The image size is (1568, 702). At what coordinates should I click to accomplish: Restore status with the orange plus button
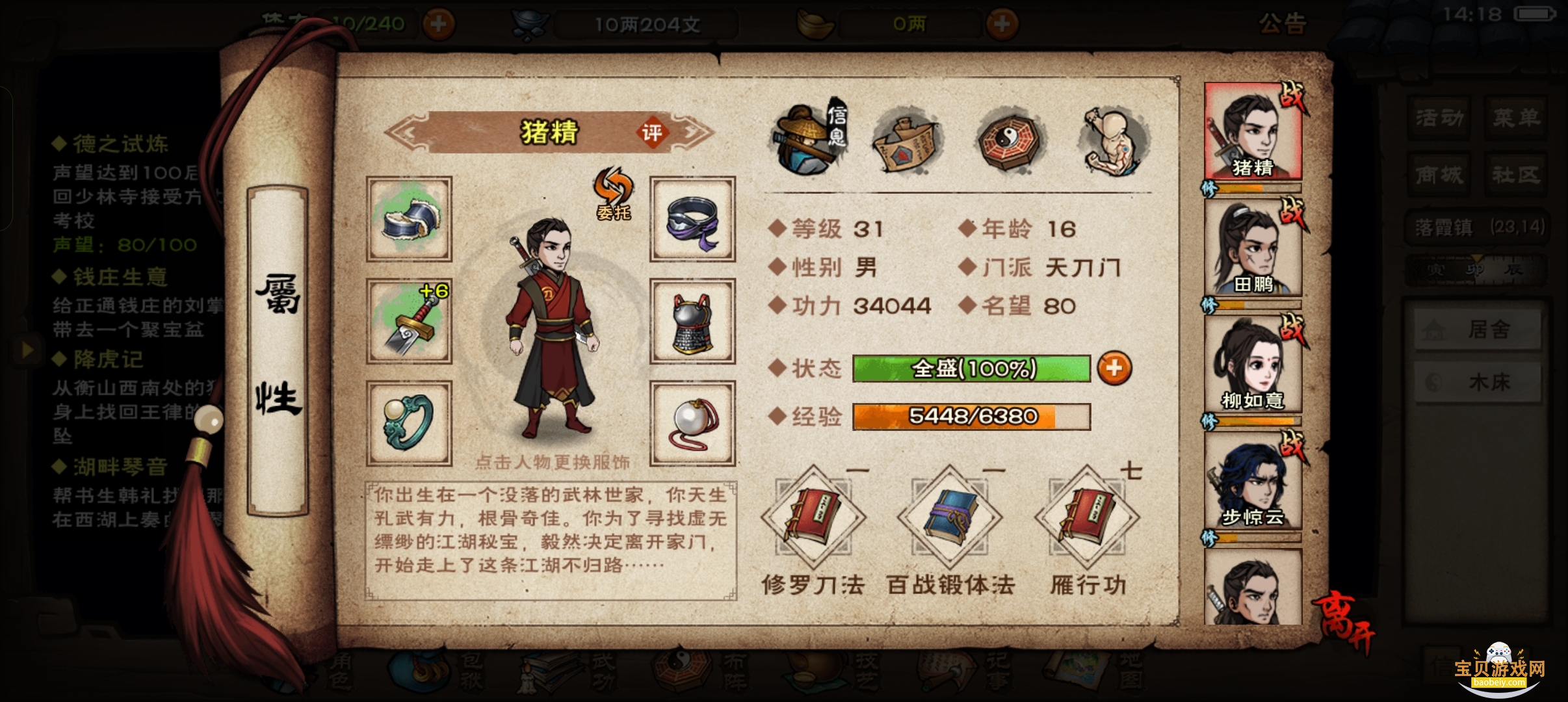tap(1114, 369)
